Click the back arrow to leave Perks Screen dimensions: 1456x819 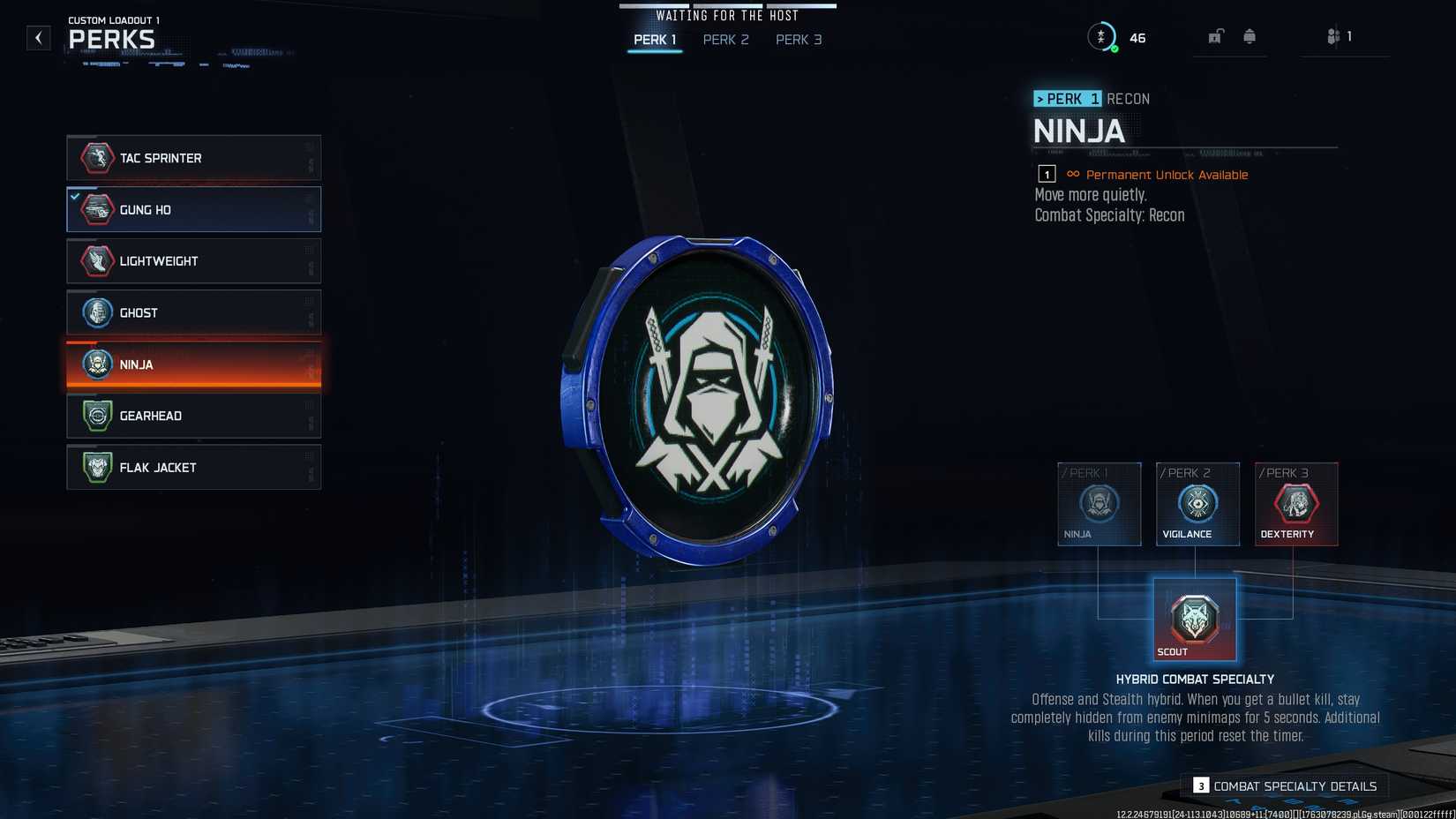pyautogui.click(x=37, y=38)
